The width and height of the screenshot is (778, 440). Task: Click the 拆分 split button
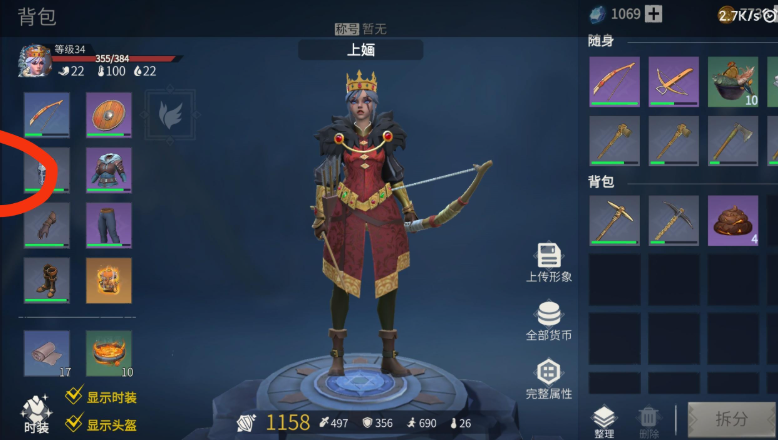(x=731, y=419)
